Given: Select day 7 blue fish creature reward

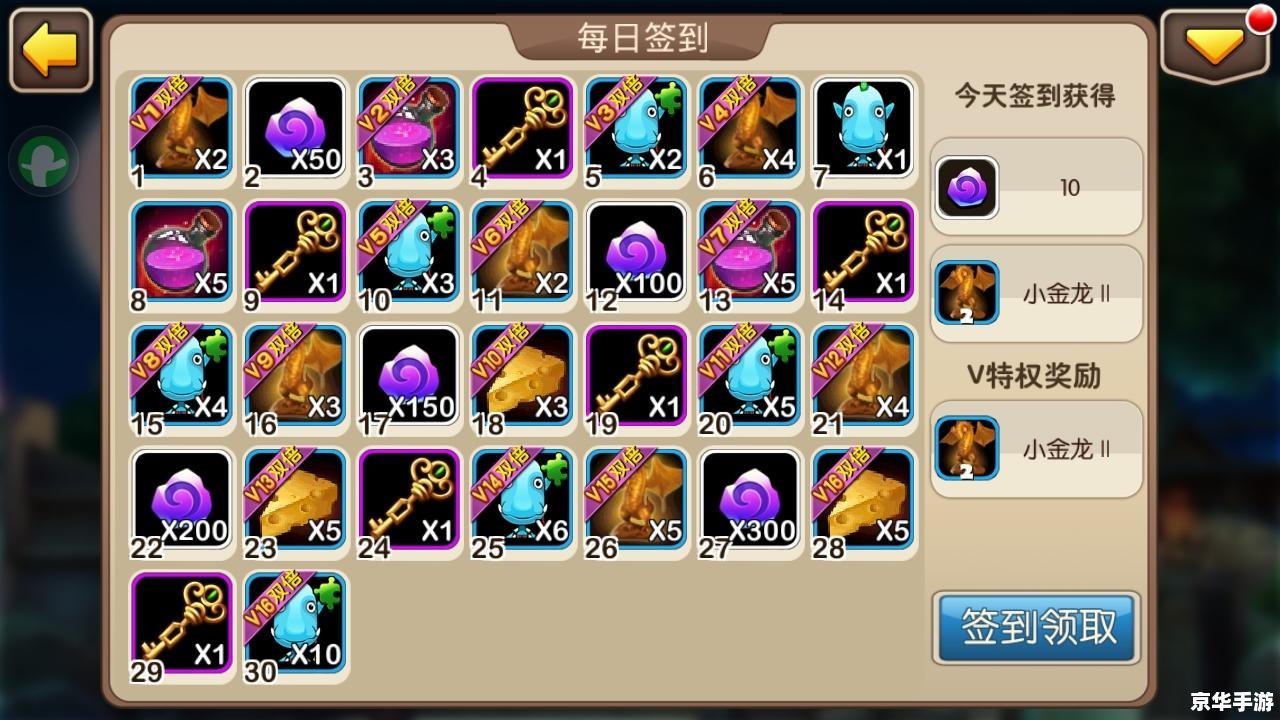Looking at the screenshot, I should 864,129.
